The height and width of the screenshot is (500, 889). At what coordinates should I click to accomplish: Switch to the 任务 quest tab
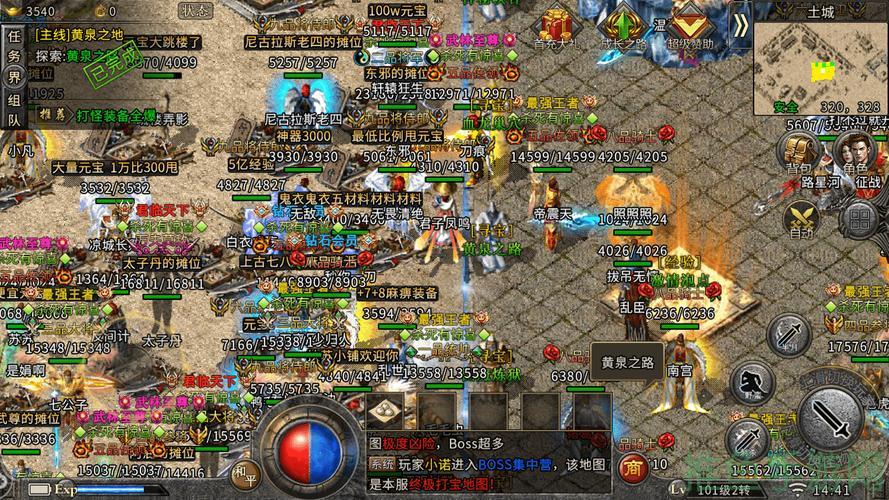coord(14,44)
